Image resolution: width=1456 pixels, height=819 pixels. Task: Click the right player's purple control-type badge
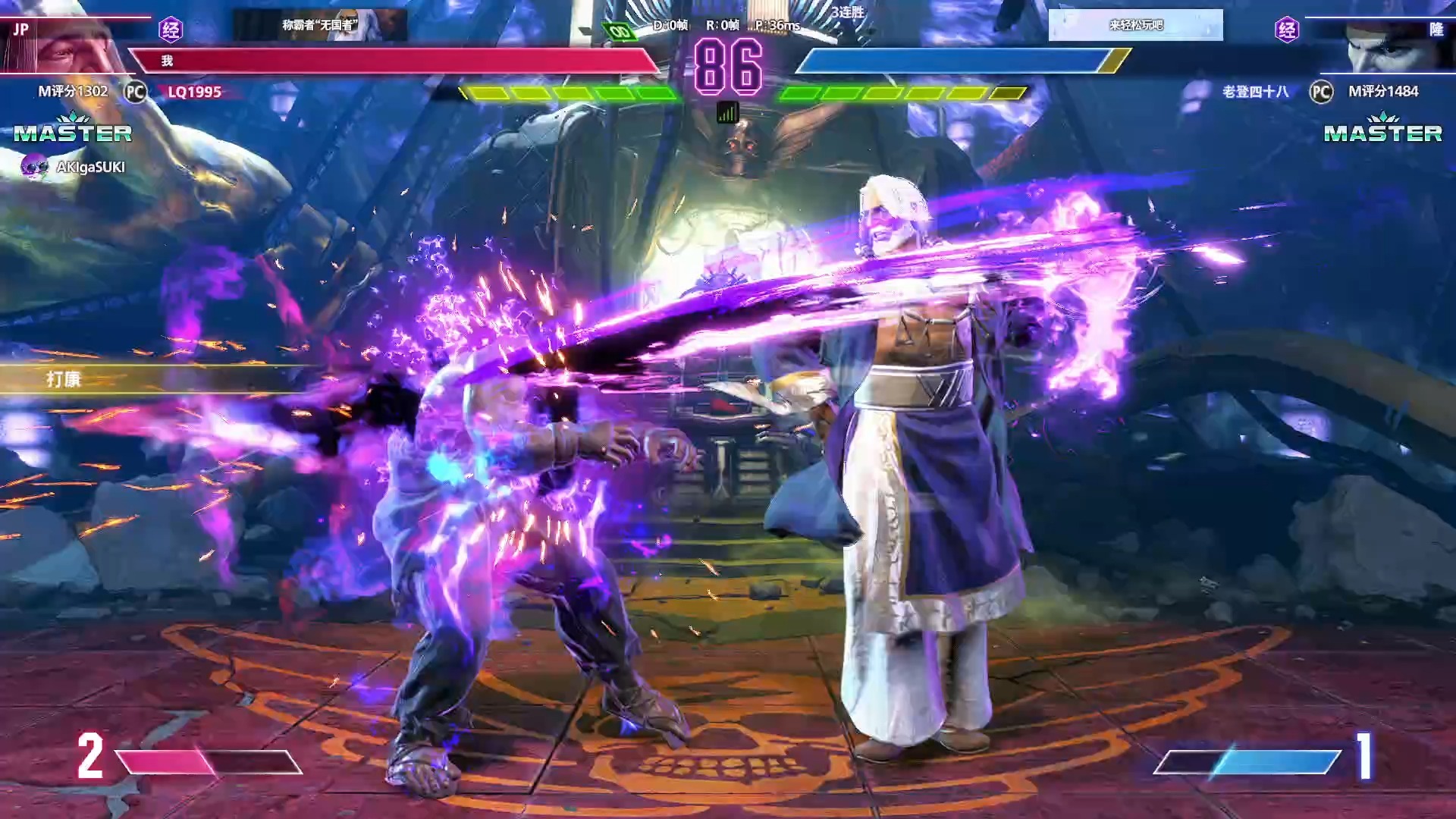[x=1287, y=30]
